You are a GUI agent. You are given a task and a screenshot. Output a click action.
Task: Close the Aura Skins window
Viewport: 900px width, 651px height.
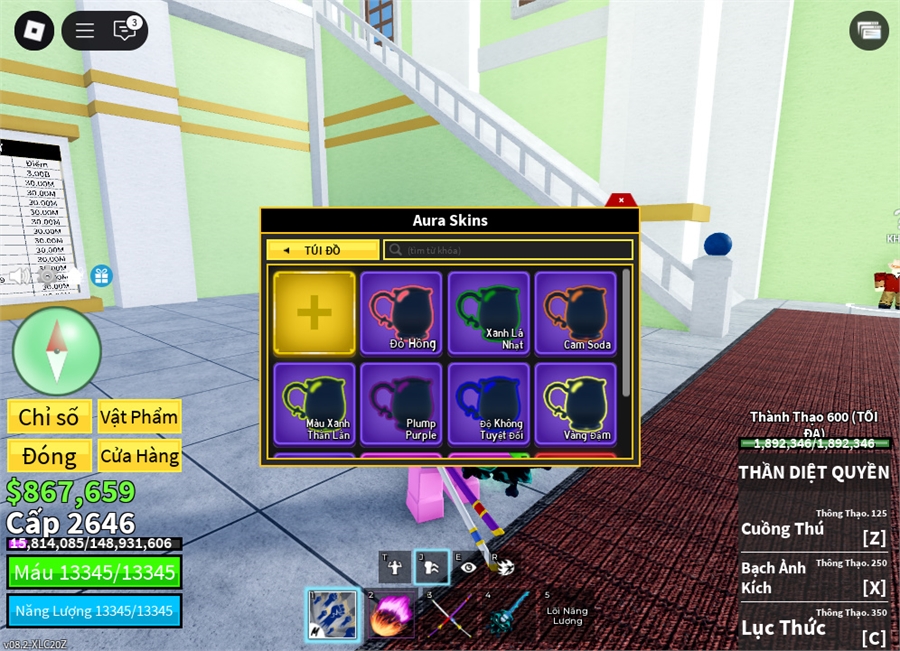tap(621, 200)
